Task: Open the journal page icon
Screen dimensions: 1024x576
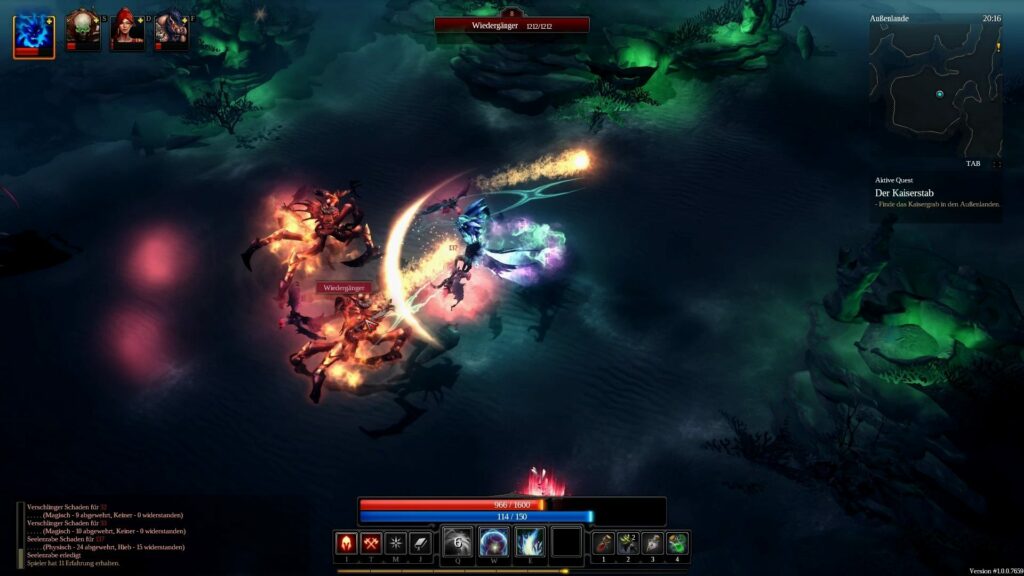Action: click(421, 543)
